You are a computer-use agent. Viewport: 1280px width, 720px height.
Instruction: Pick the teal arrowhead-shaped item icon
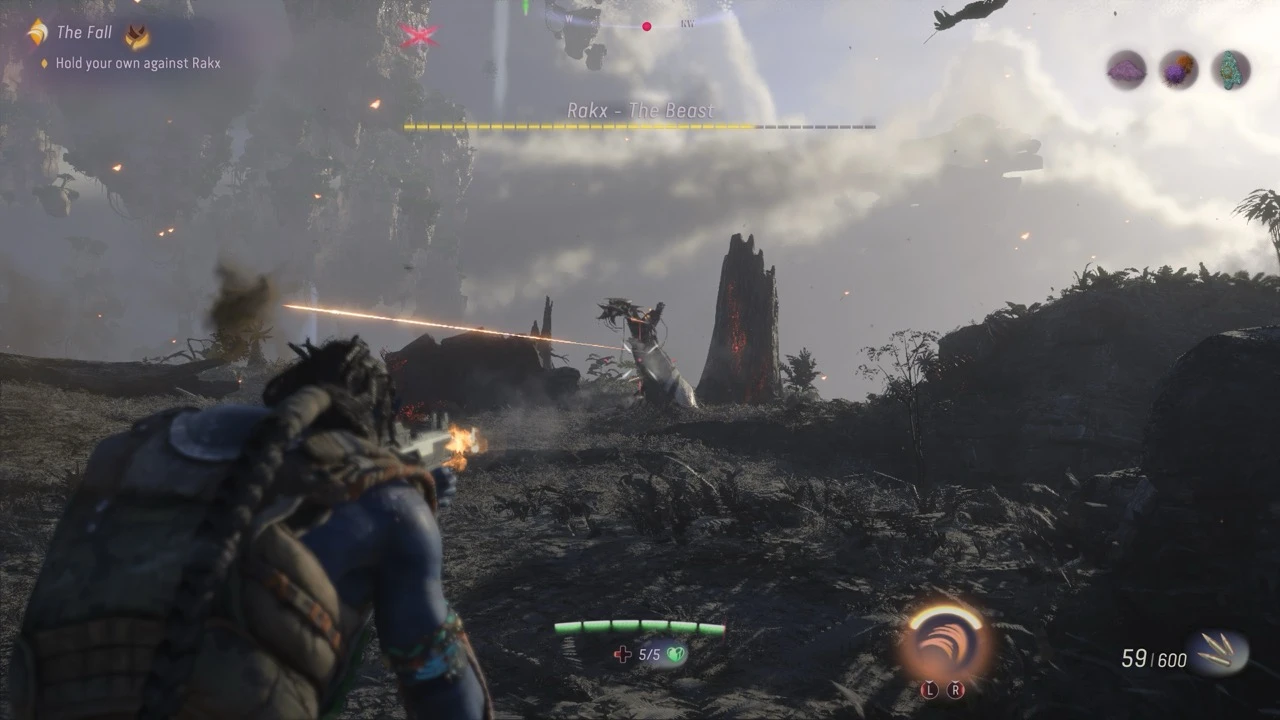[1231, 70]
